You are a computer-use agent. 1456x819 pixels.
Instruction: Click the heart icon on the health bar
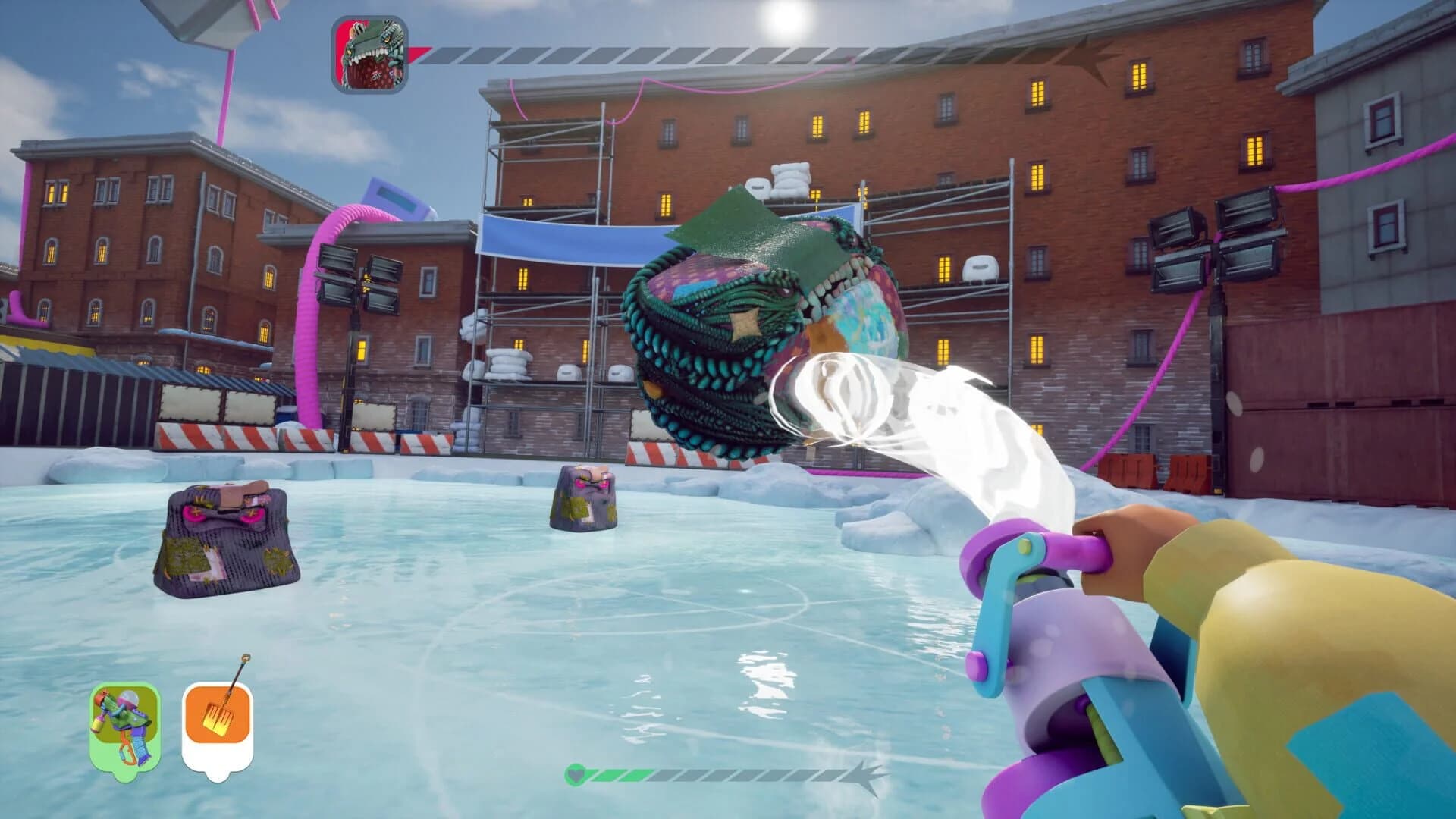pos(576,775)
